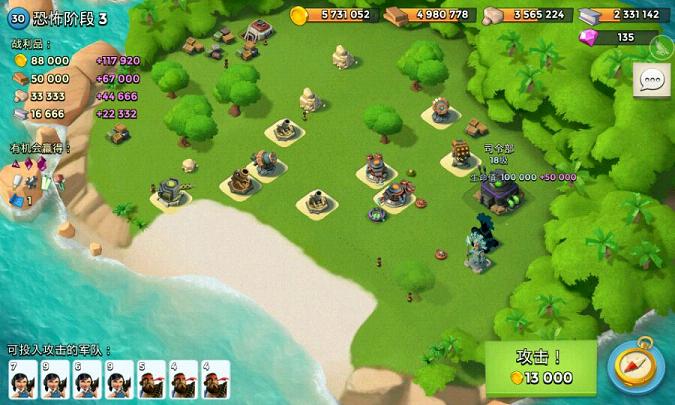This screenshot has width=675, height=405.
Task: Open the purple diamond counter showing 135
Action: coord(618,37)
